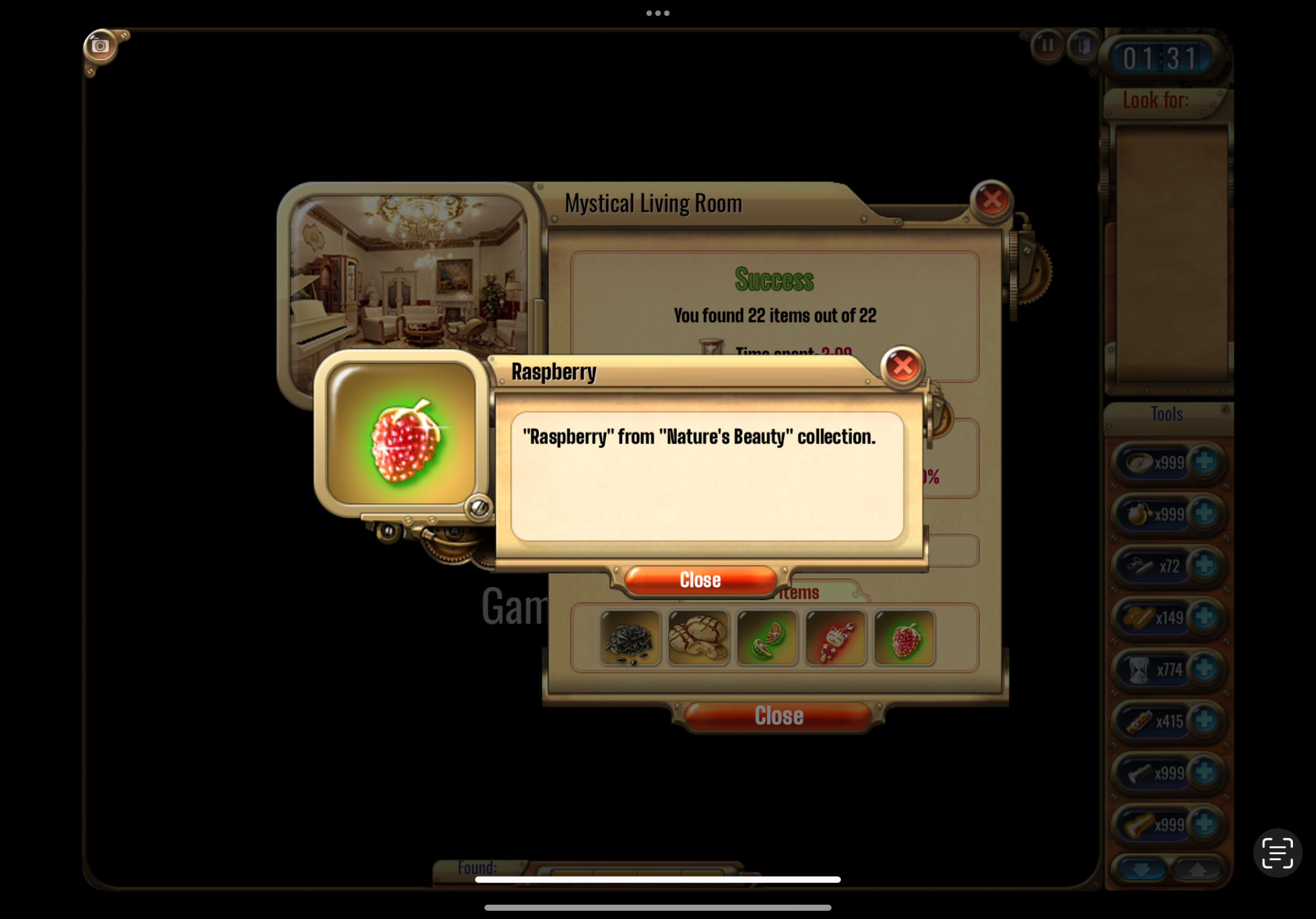
Task: Click the Mystical Living Room X button
Action: tap(991, 200)
